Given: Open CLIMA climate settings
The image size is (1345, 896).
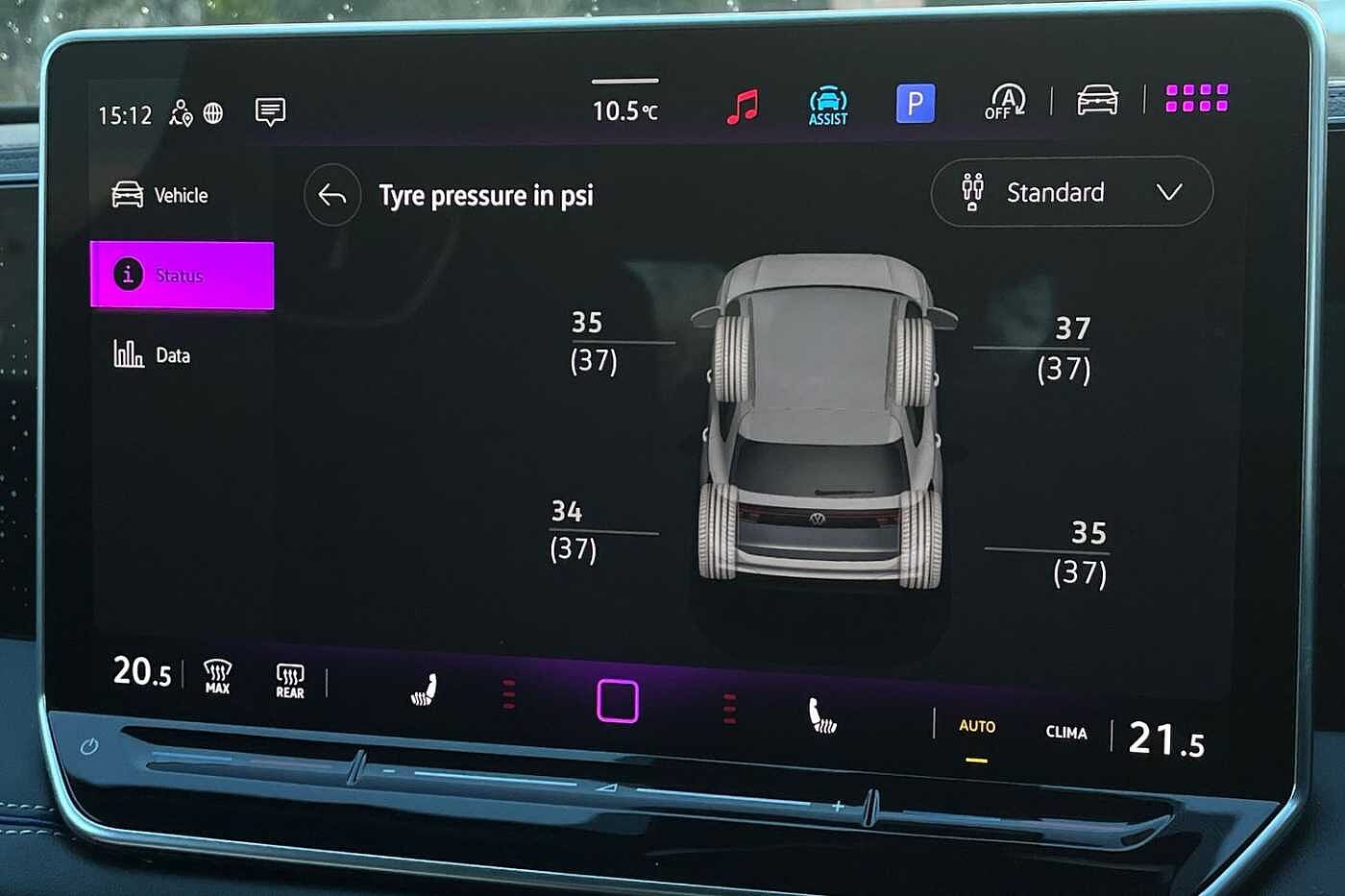Looking at the screenshot, I should [1064, 733].
